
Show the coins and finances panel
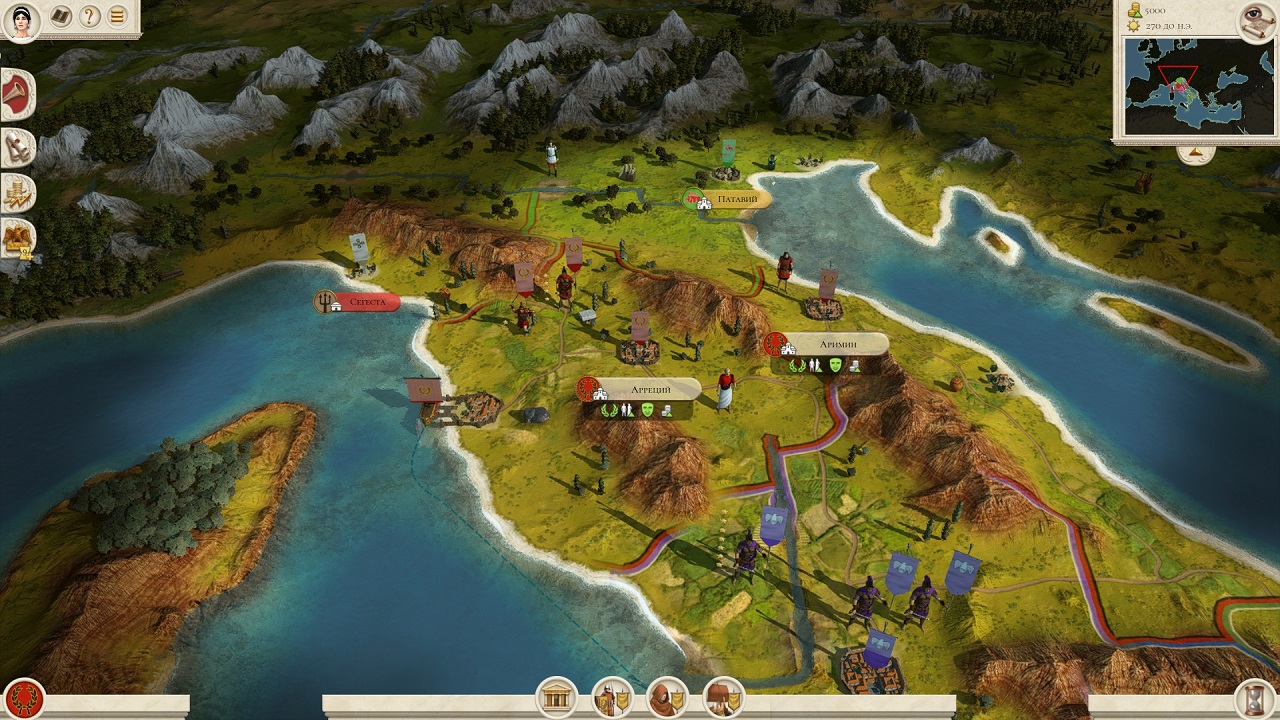point(17,192)
